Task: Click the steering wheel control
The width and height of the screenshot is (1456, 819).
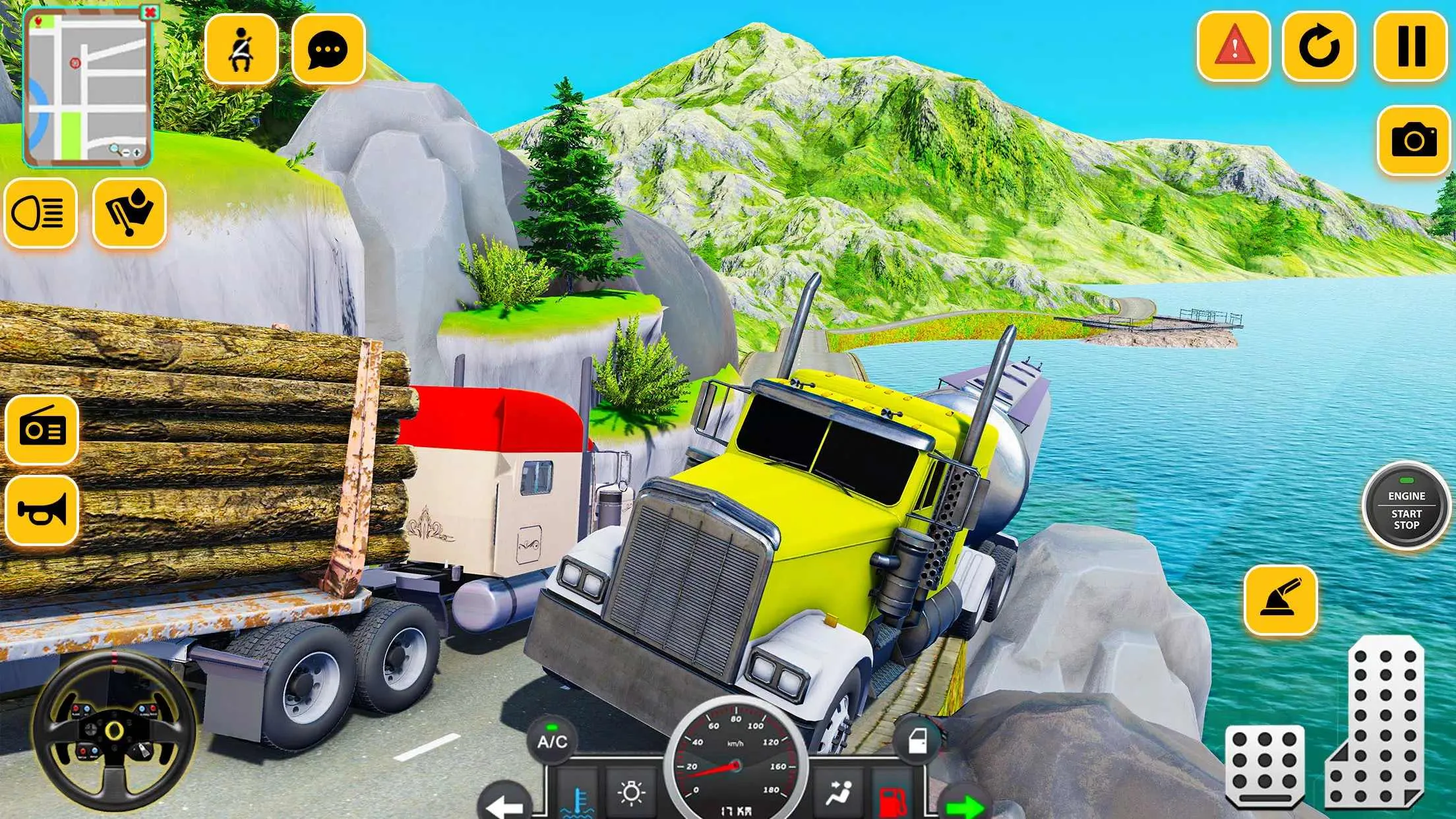Action: tap(113, 730)
